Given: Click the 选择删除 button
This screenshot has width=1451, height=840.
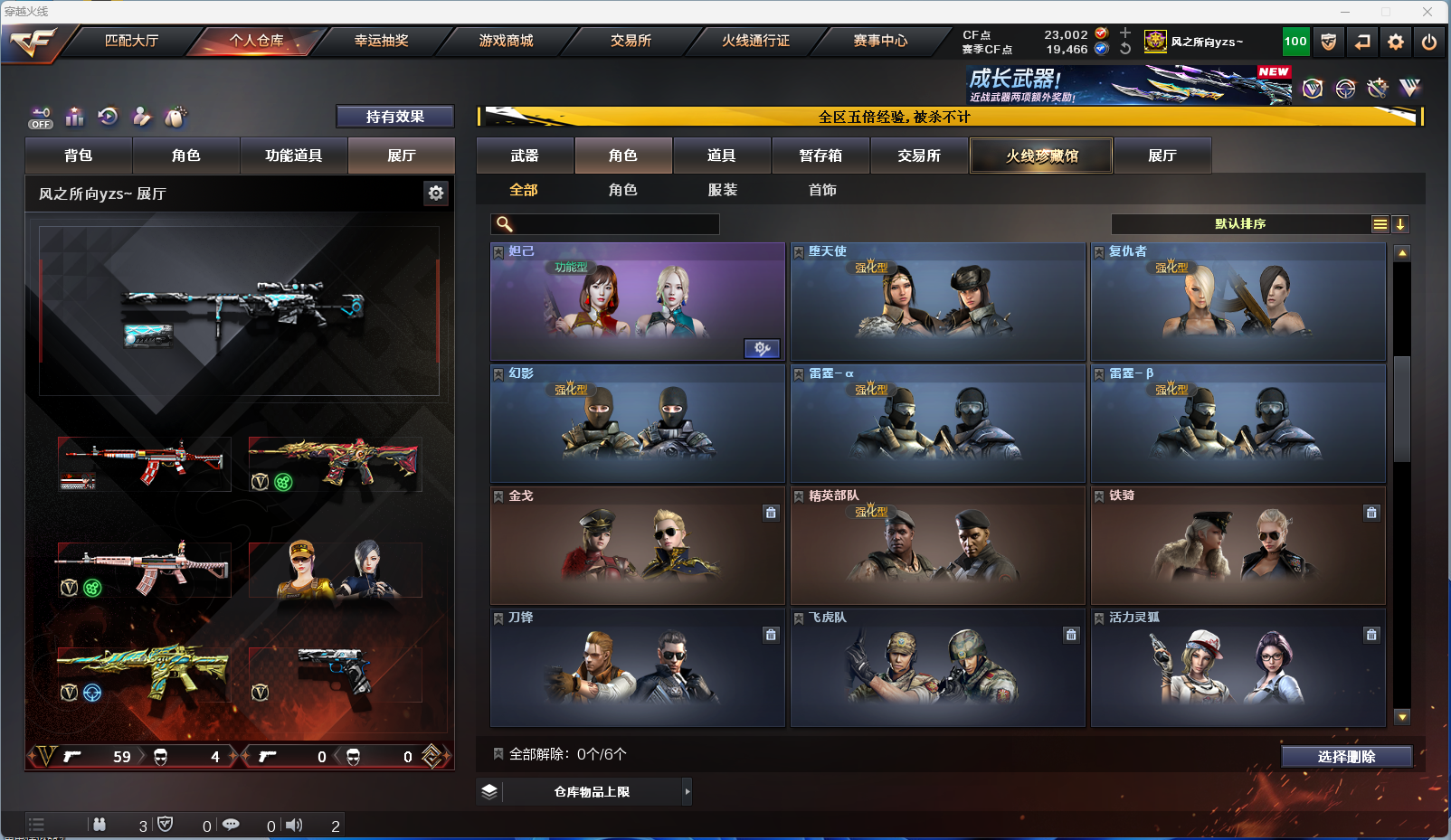Looking at the screenshot, I should 1346,757.
